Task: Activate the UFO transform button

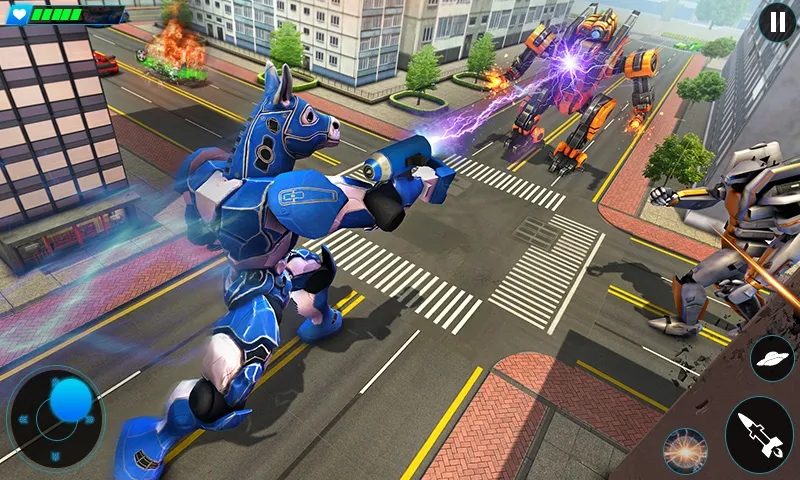Action: [x=771, y=359]
